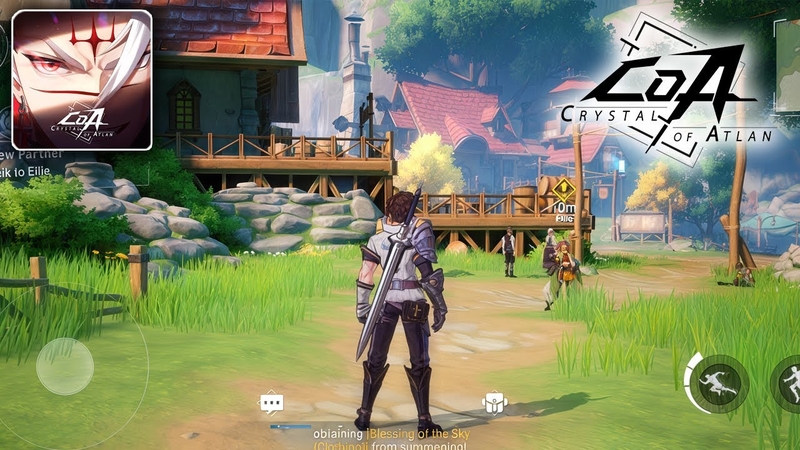
Task: Open the chat speech bubble icon
Action: pyautogui.click(x=271, y=402)
